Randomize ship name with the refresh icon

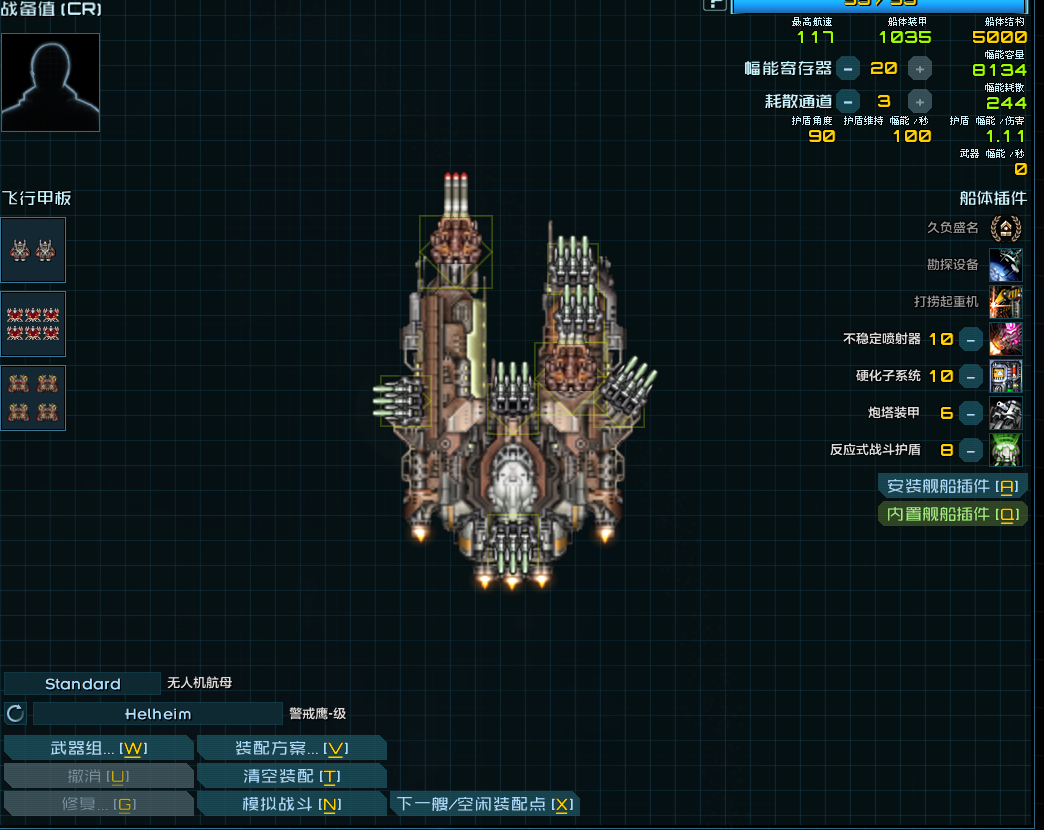15,714
